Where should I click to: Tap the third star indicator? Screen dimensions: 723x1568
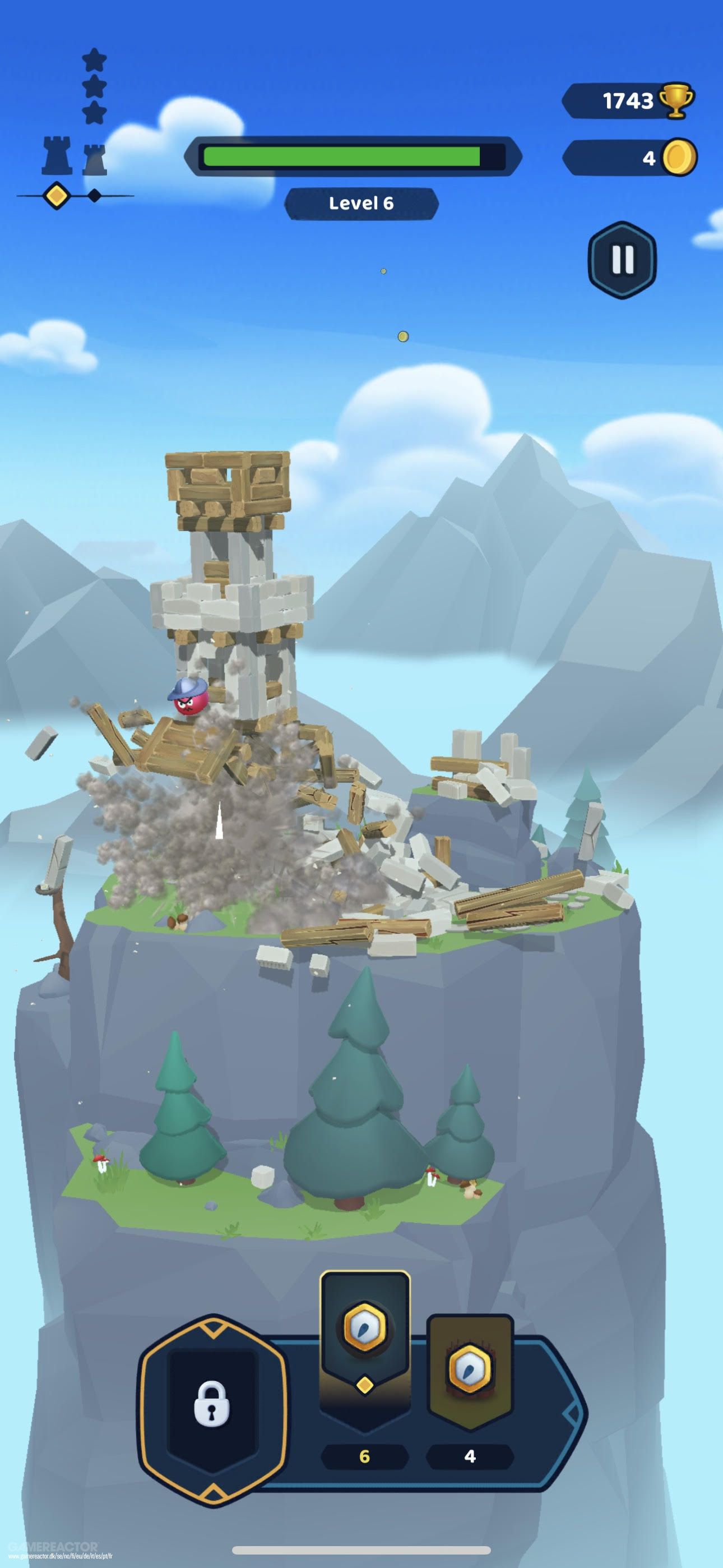94,113
